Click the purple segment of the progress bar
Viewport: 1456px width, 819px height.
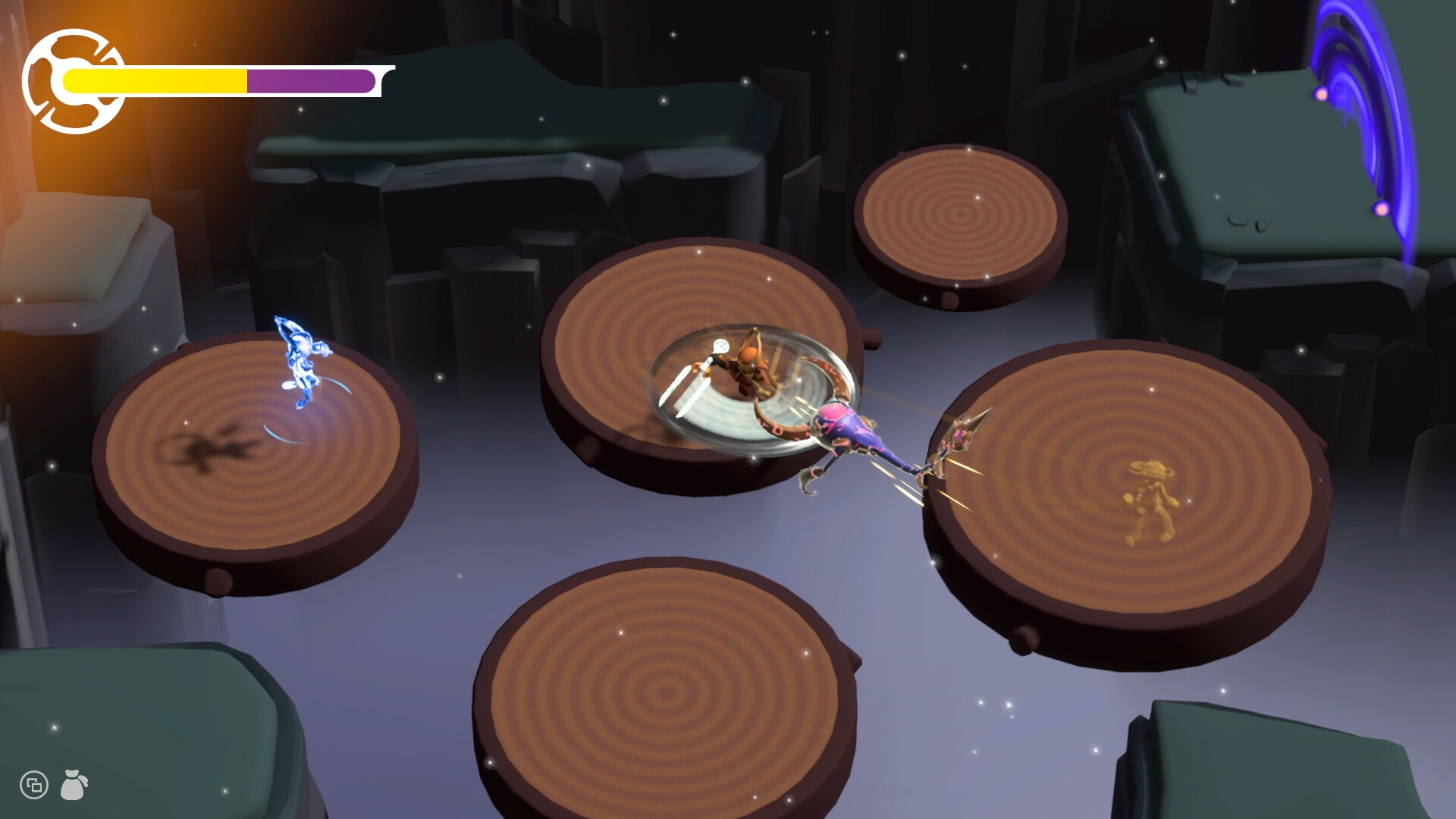[x=307, y=80]
